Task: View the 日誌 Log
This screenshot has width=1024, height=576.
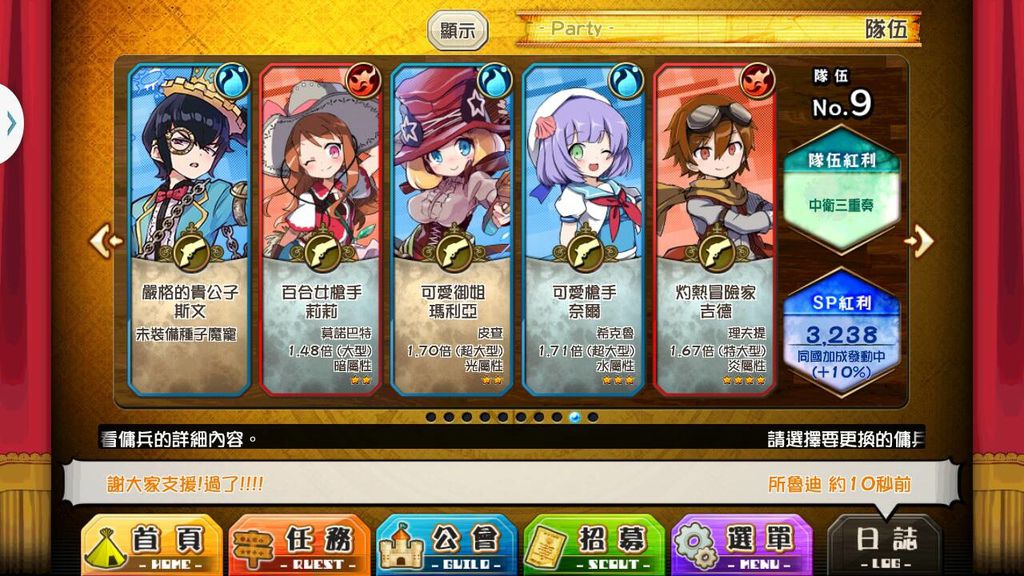Action: (885, 545)
